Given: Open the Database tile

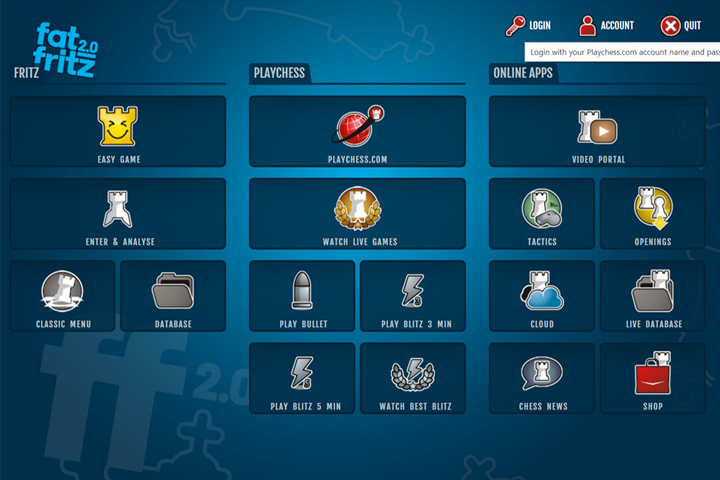Looking at the screenshot, I should click(x=173, y=296).
